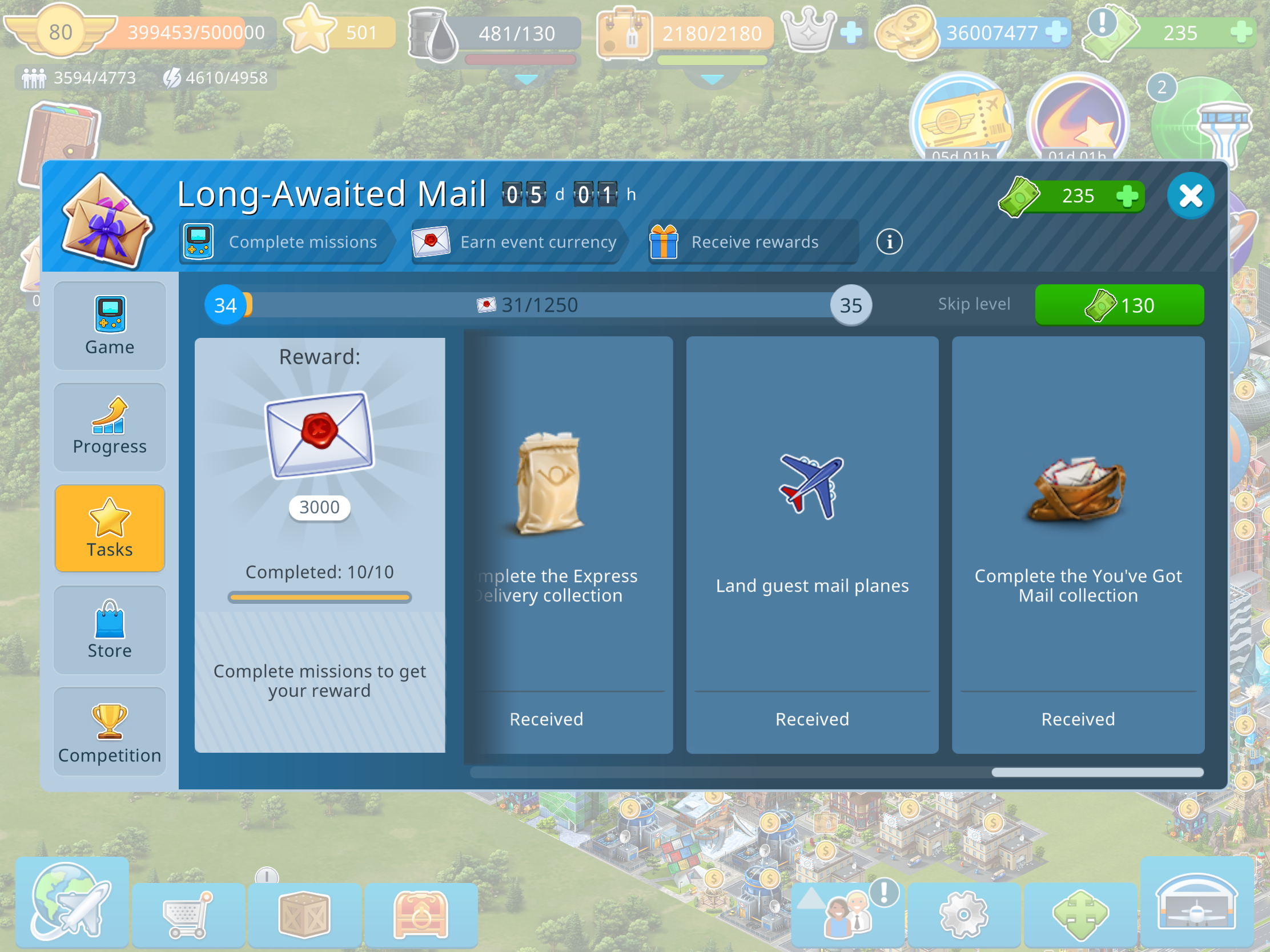This screenshot has height=952, width=1270.
Task: Open the event Store tab
Action: pos(109,630)
